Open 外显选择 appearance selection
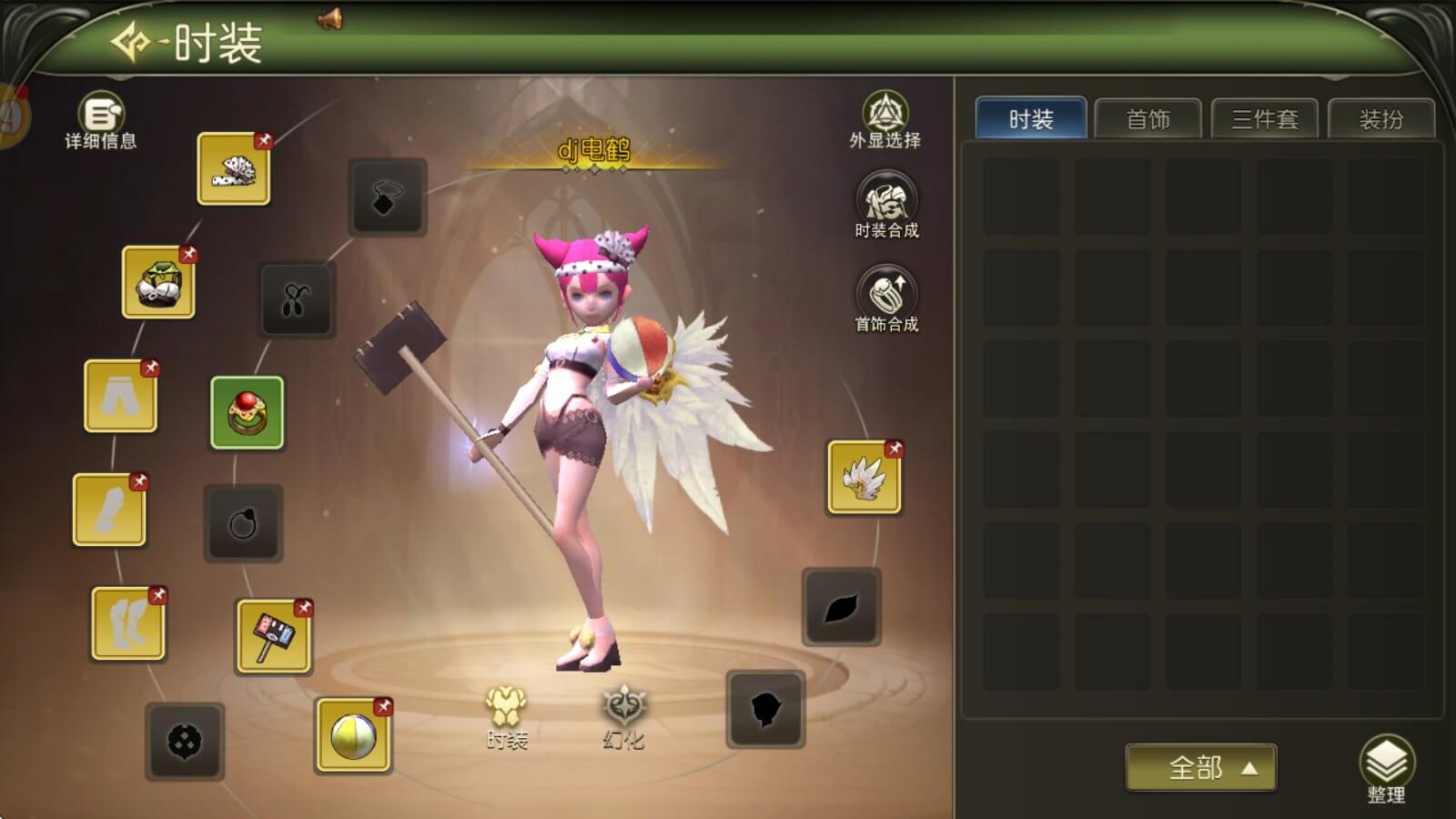 pos(885,118)
